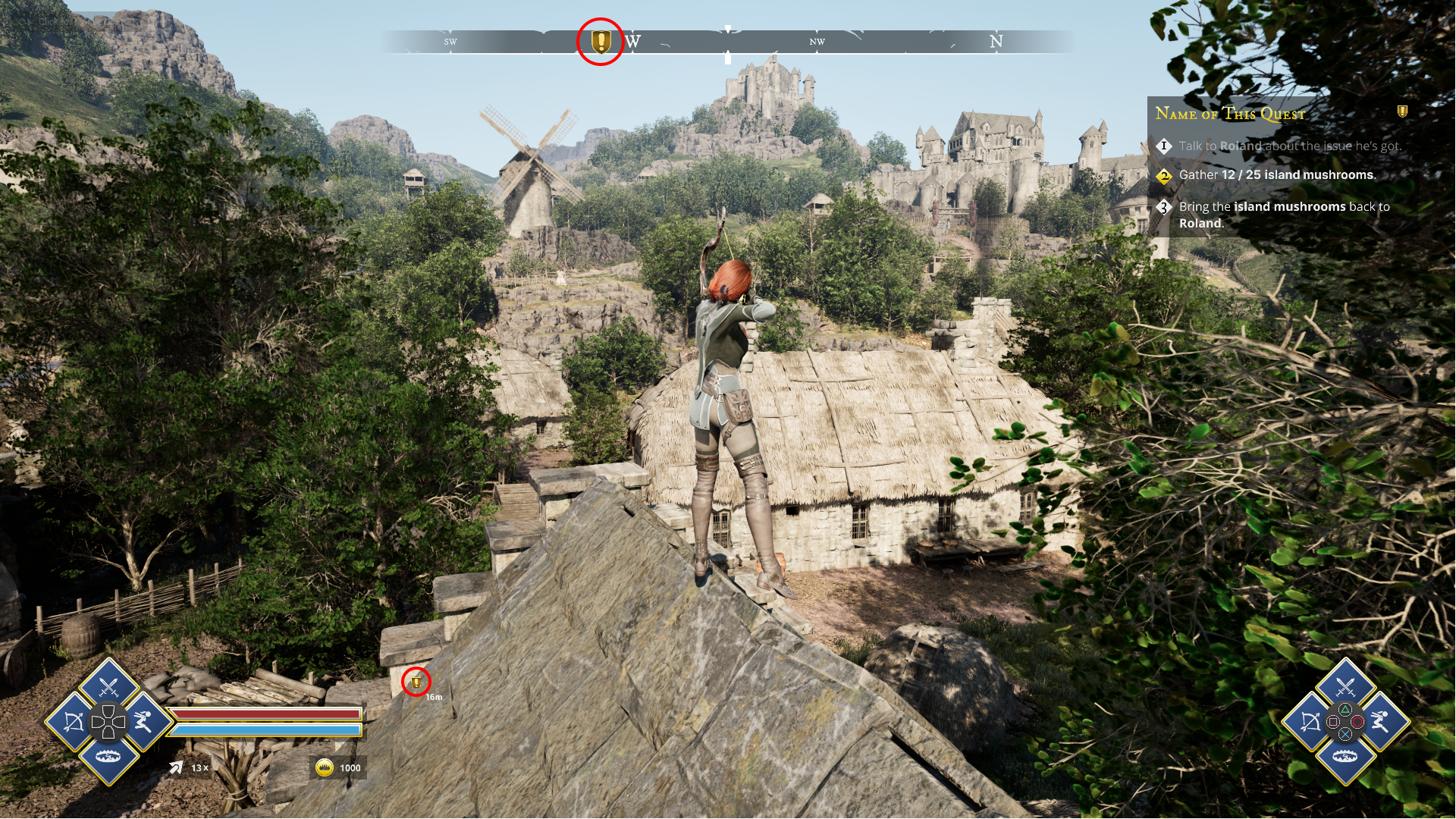Select the bear trap in the face-button cluster

(1345, 756)
